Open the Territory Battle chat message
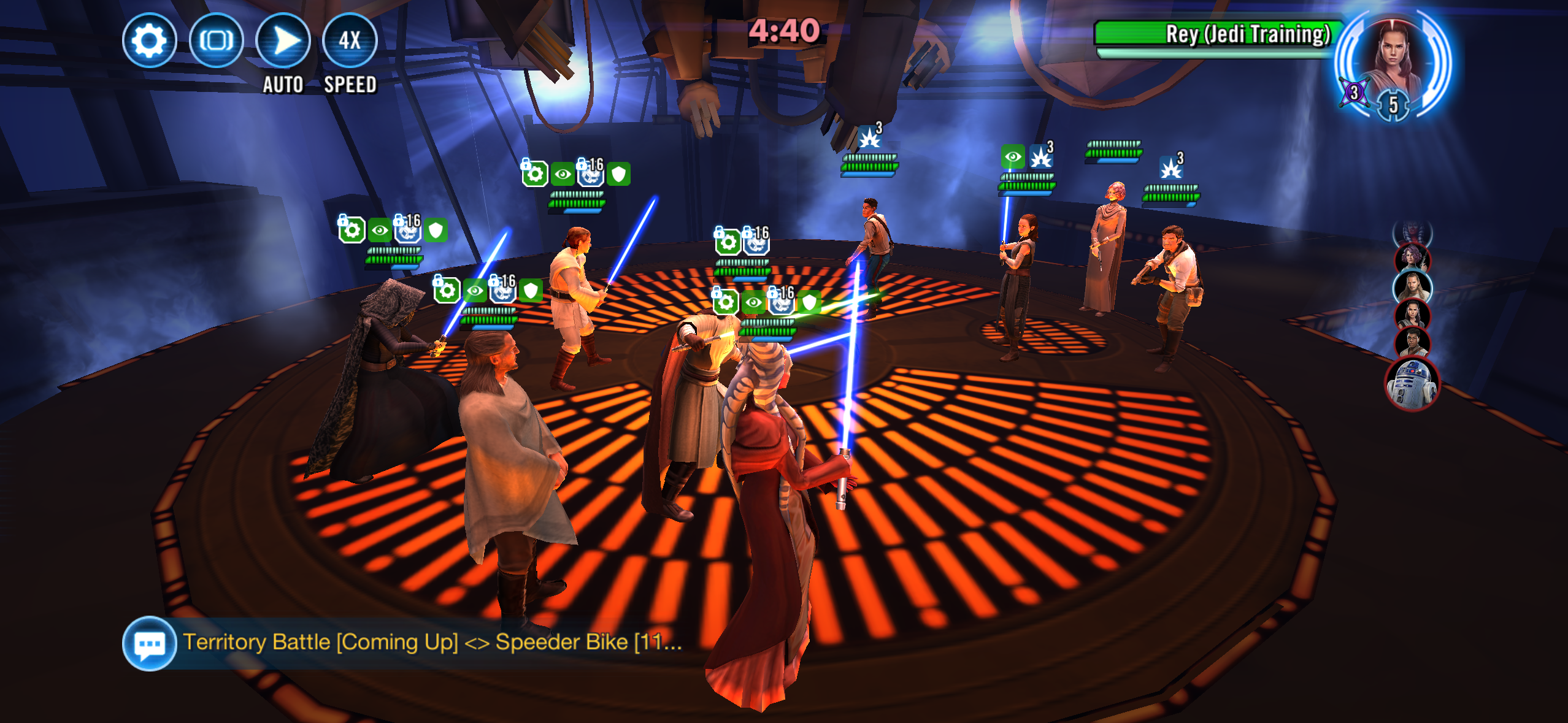Image resolution: width=1568 pixels, height=723 pixels. tap(432, 642)
